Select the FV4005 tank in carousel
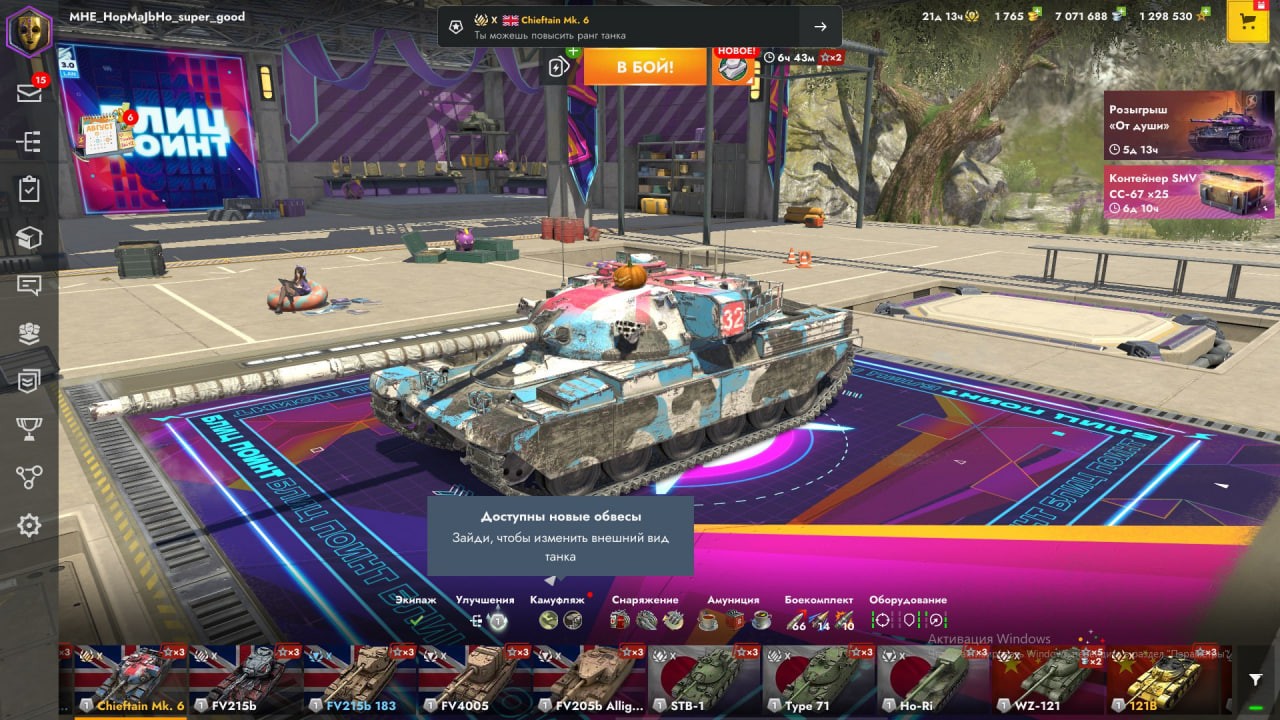 click(474, 679)
